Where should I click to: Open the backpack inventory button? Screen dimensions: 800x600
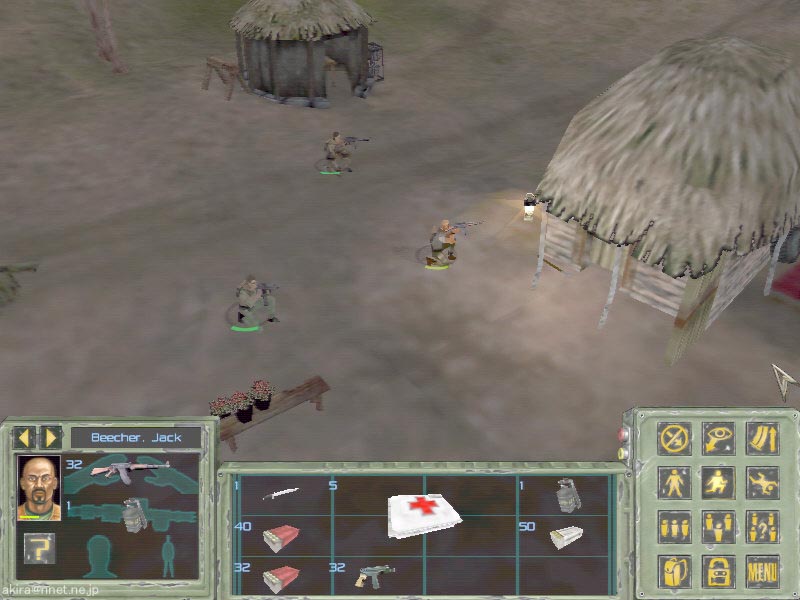pos(675,571)
